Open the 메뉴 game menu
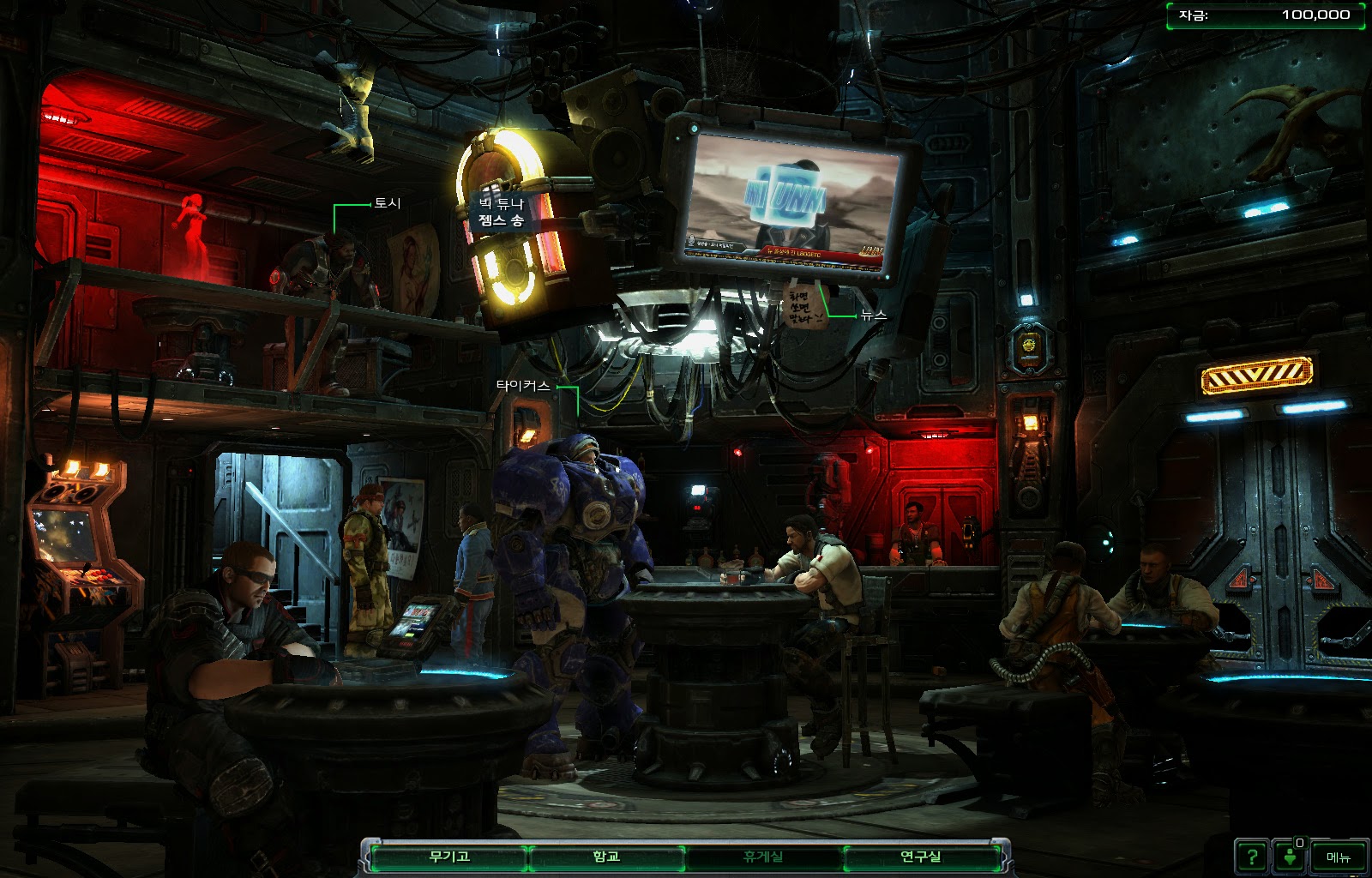 click(x=1338, y=857)
